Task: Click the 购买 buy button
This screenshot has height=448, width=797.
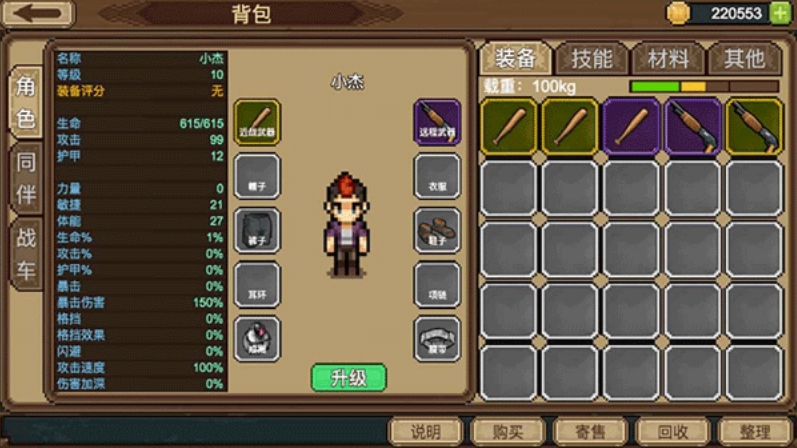Action: (x=508, y=432)
